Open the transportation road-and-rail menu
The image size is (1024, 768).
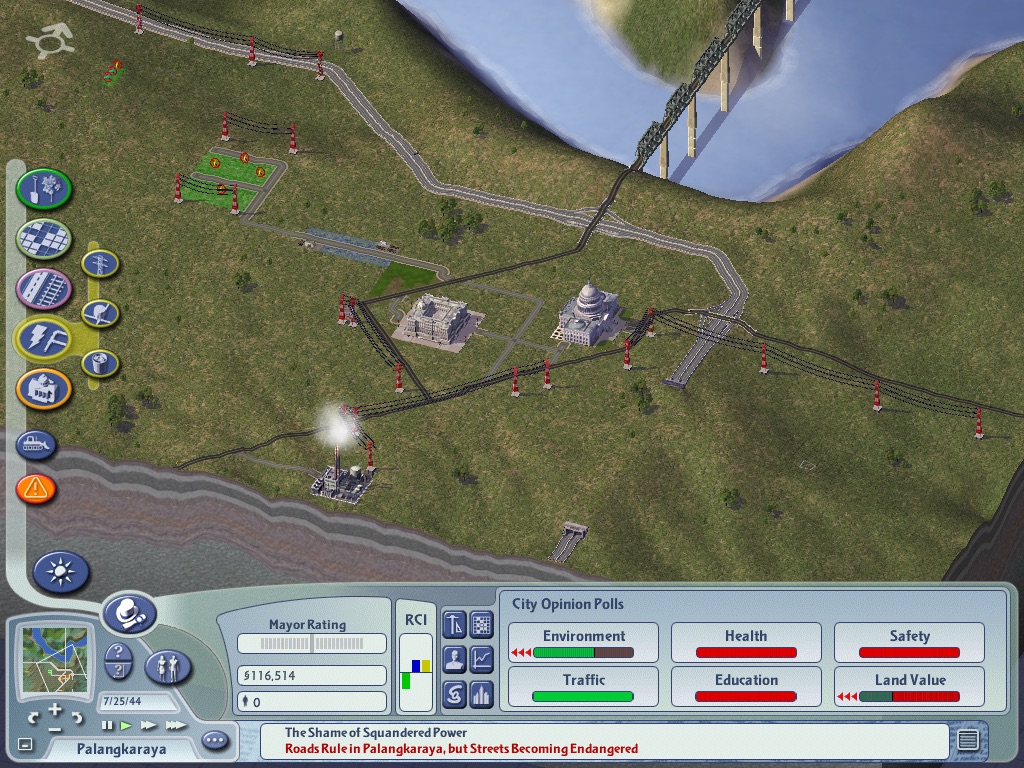44,289
